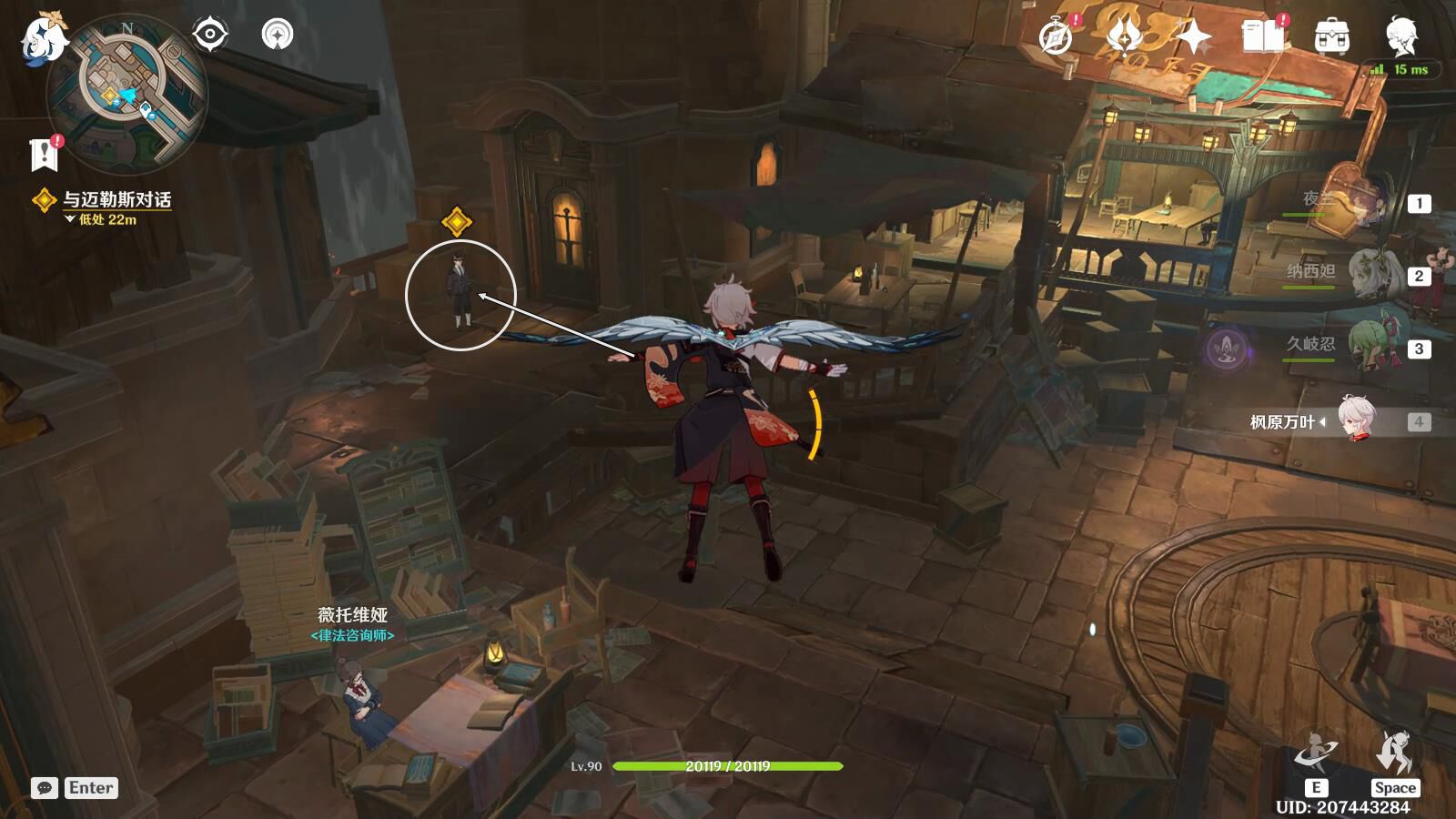Open the events overview icon
The image size is (1456, 819).
tap(1125, 37)
